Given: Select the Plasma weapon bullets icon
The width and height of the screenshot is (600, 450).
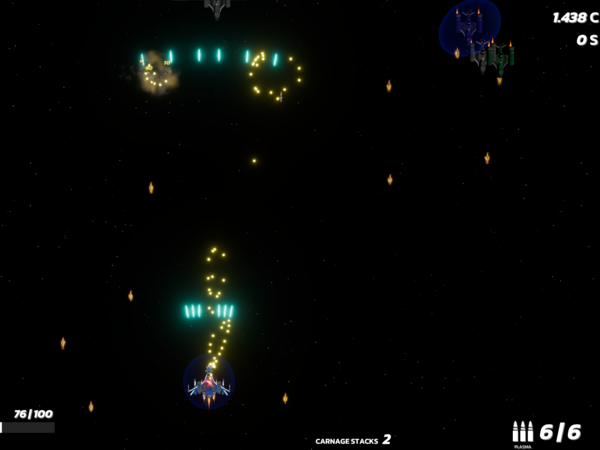Looking at the screenshot, I should click(x=522, y=432).
